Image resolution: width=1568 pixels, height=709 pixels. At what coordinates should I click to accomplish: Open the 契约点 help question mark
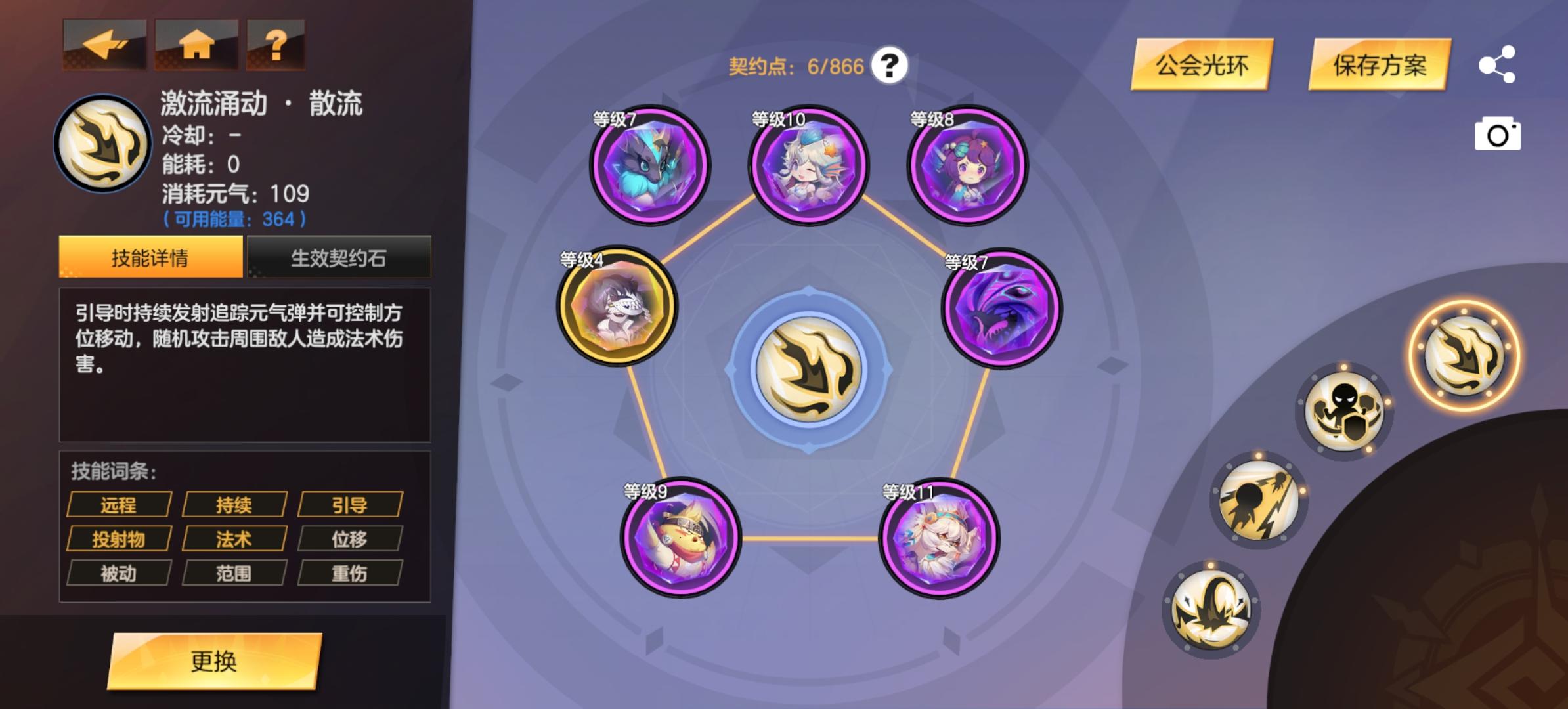[x=890, y=64]
